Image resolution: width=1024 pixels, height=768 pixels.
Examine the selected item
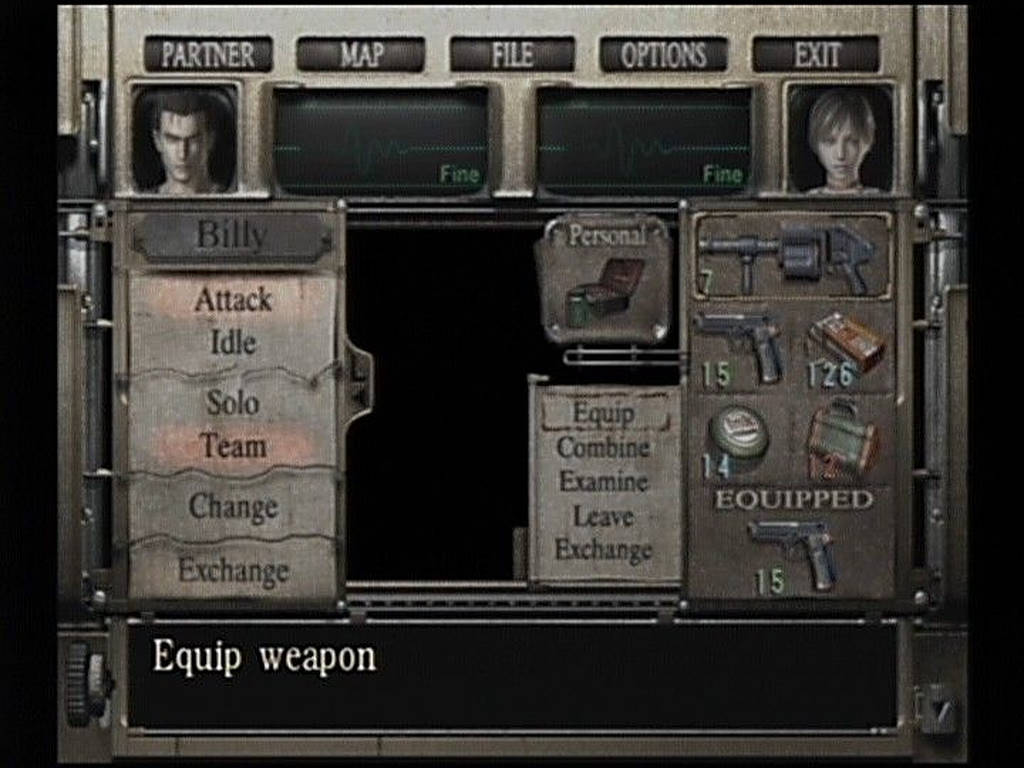point(604,481)
